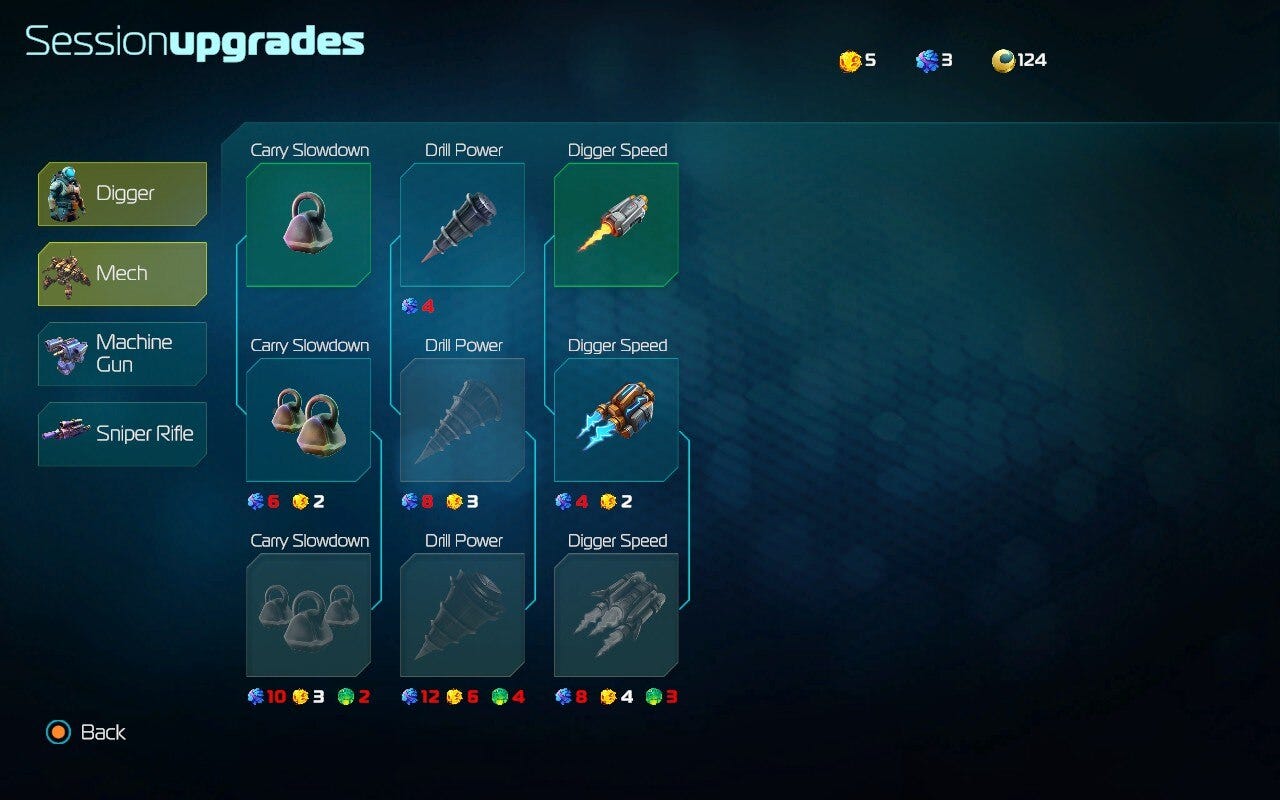Screen dimensions: 1280x800
Task: Click the Mech robot icon in sidebar
Action: pyautogui.click(x=66, y=273)
